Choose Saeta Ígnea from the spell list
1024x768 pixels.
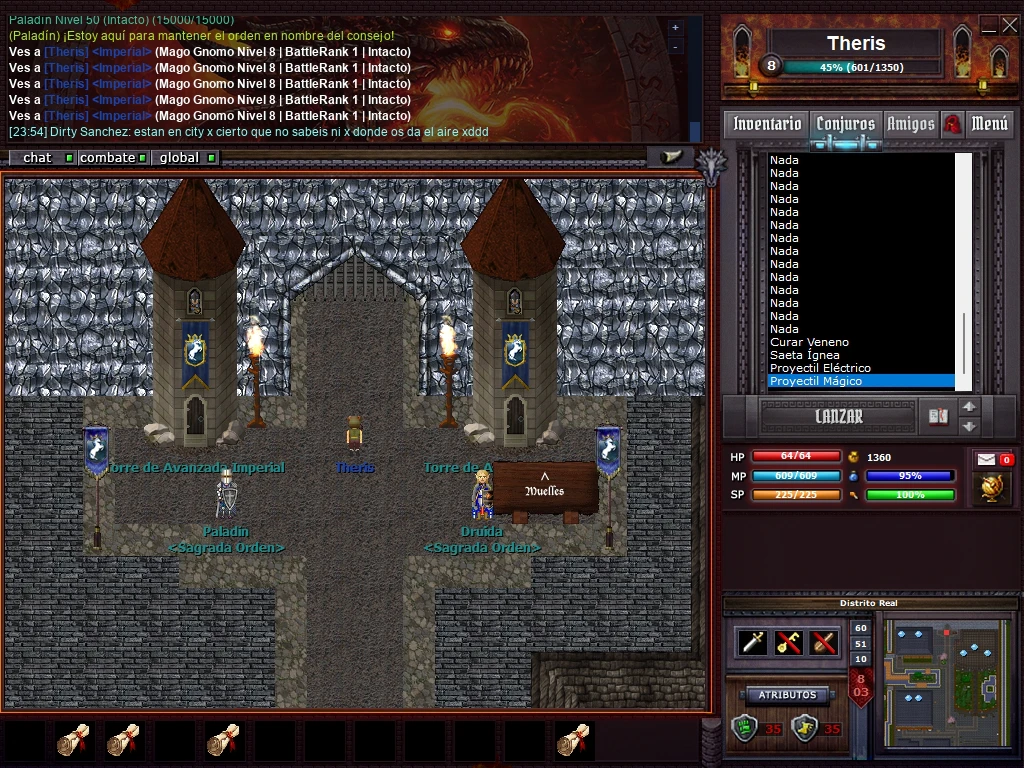click(x=805, y=355)
